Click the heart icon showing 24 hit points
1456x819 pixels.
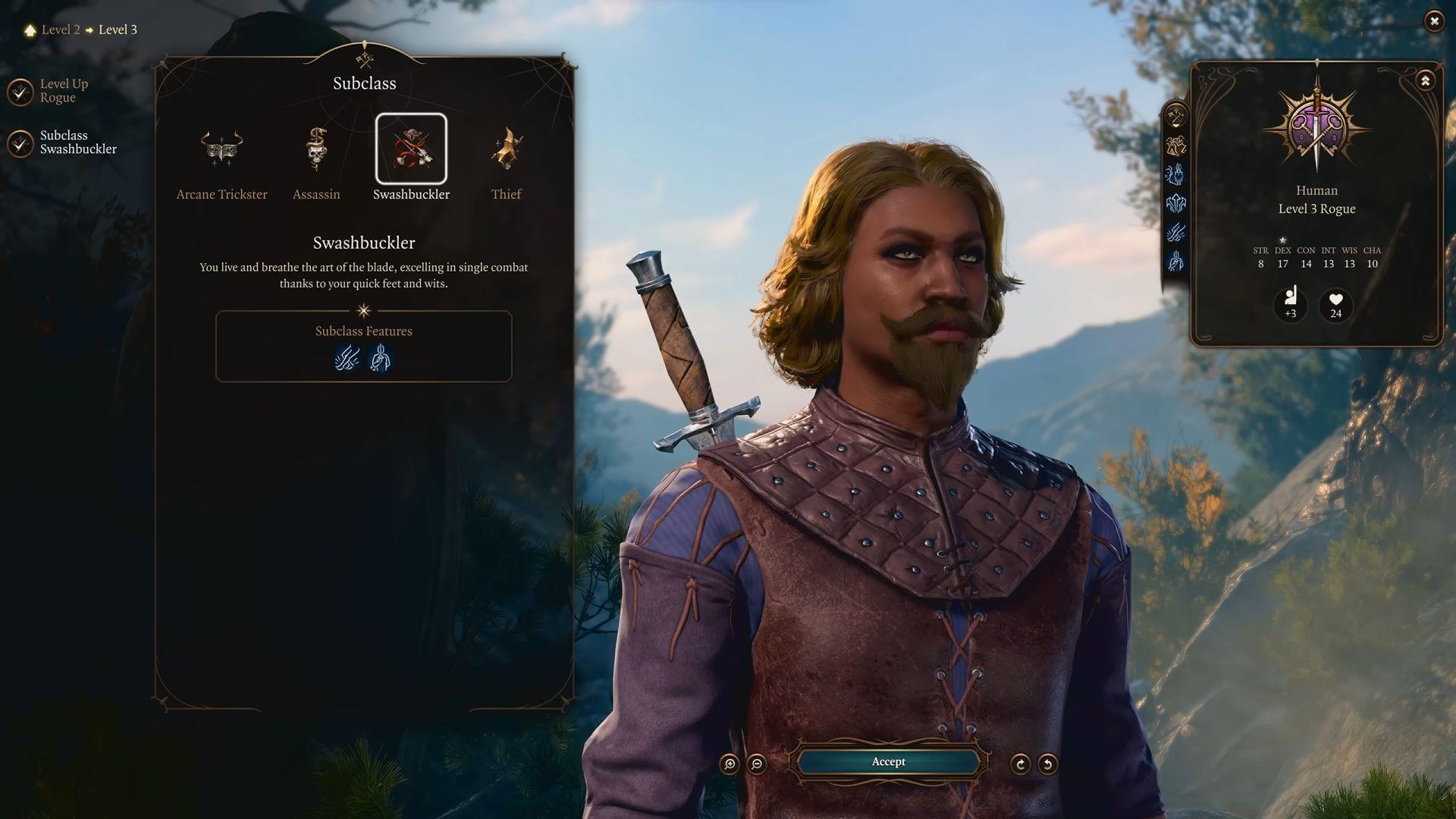point(1335,306)
